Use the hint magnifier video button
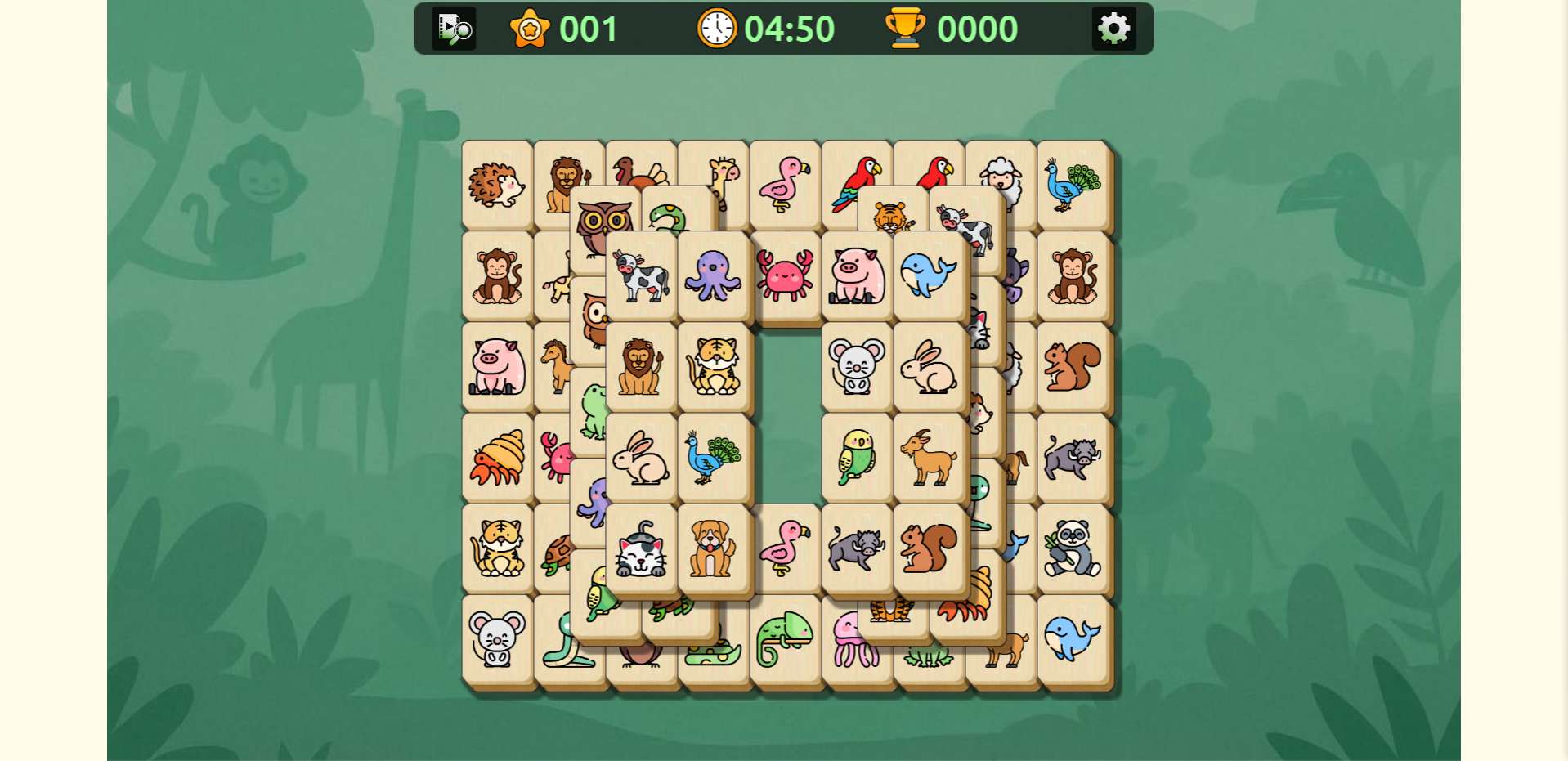This screenshot has height=761, width=1568. [x=454, y=29]
